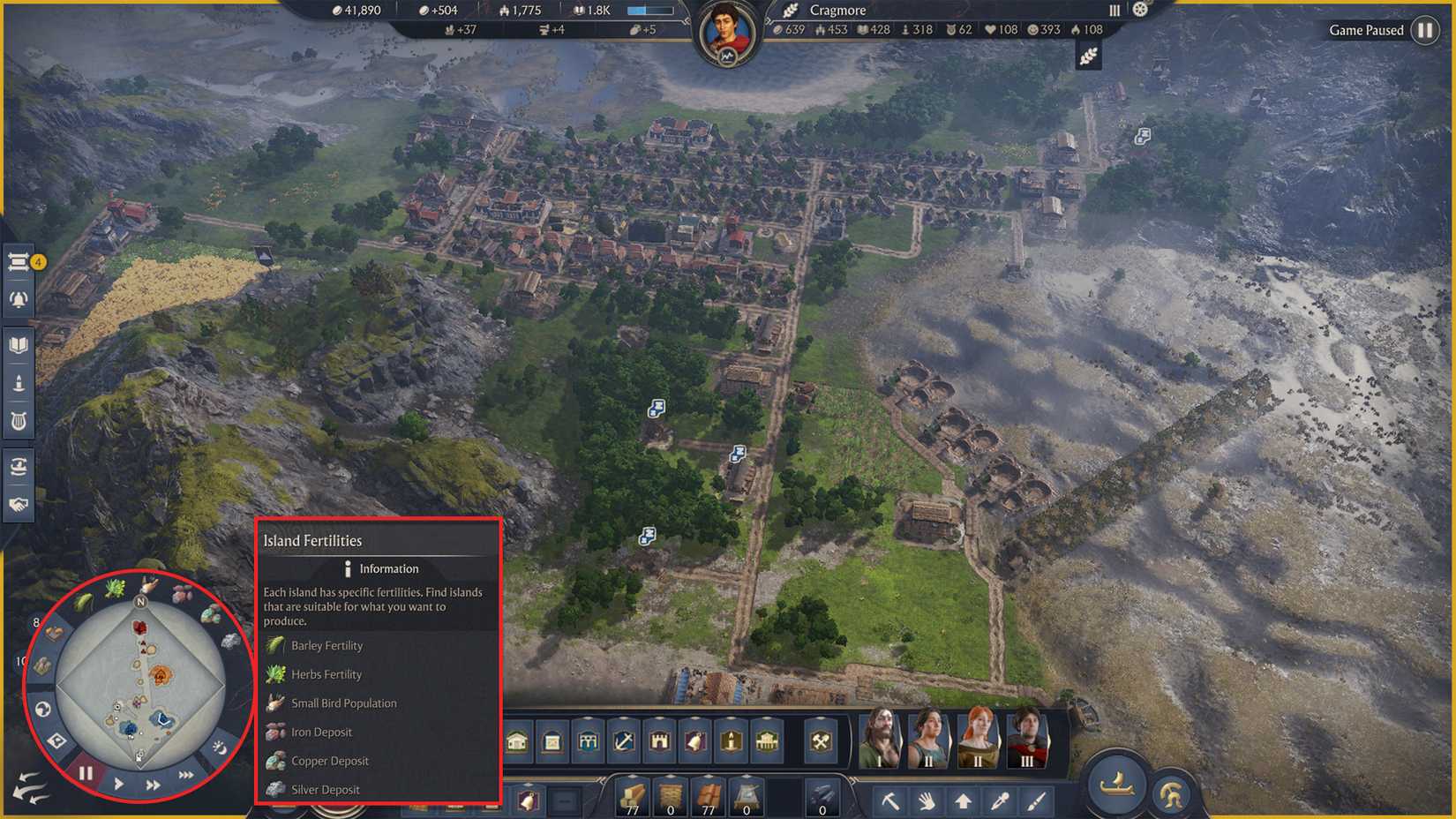Select the harbor anchor build category
Screen dimensions: 1456x819
coord(622,742)
